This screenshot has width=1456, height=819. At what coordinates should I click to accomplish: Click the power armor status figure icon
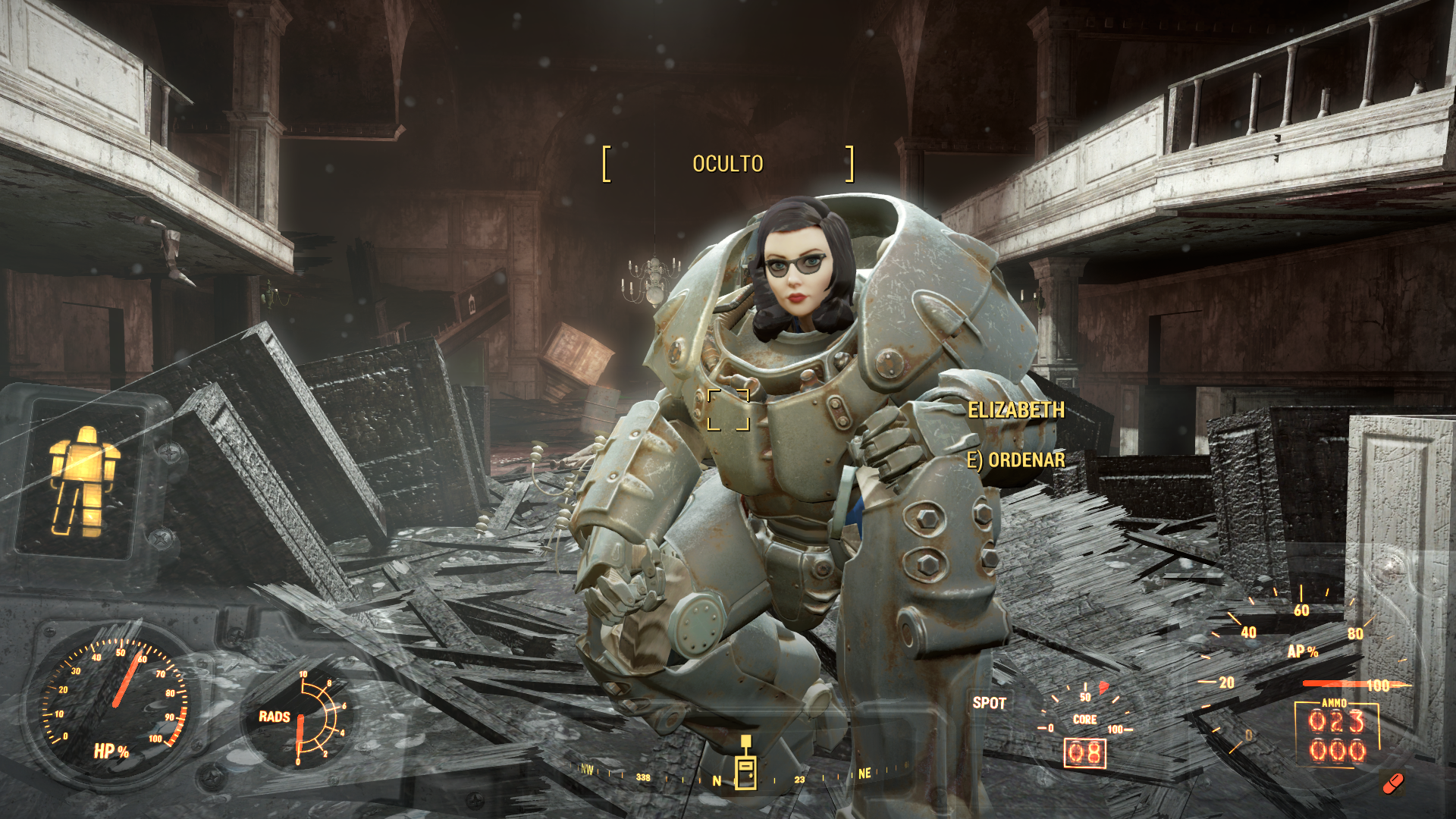tap(84, 480)
